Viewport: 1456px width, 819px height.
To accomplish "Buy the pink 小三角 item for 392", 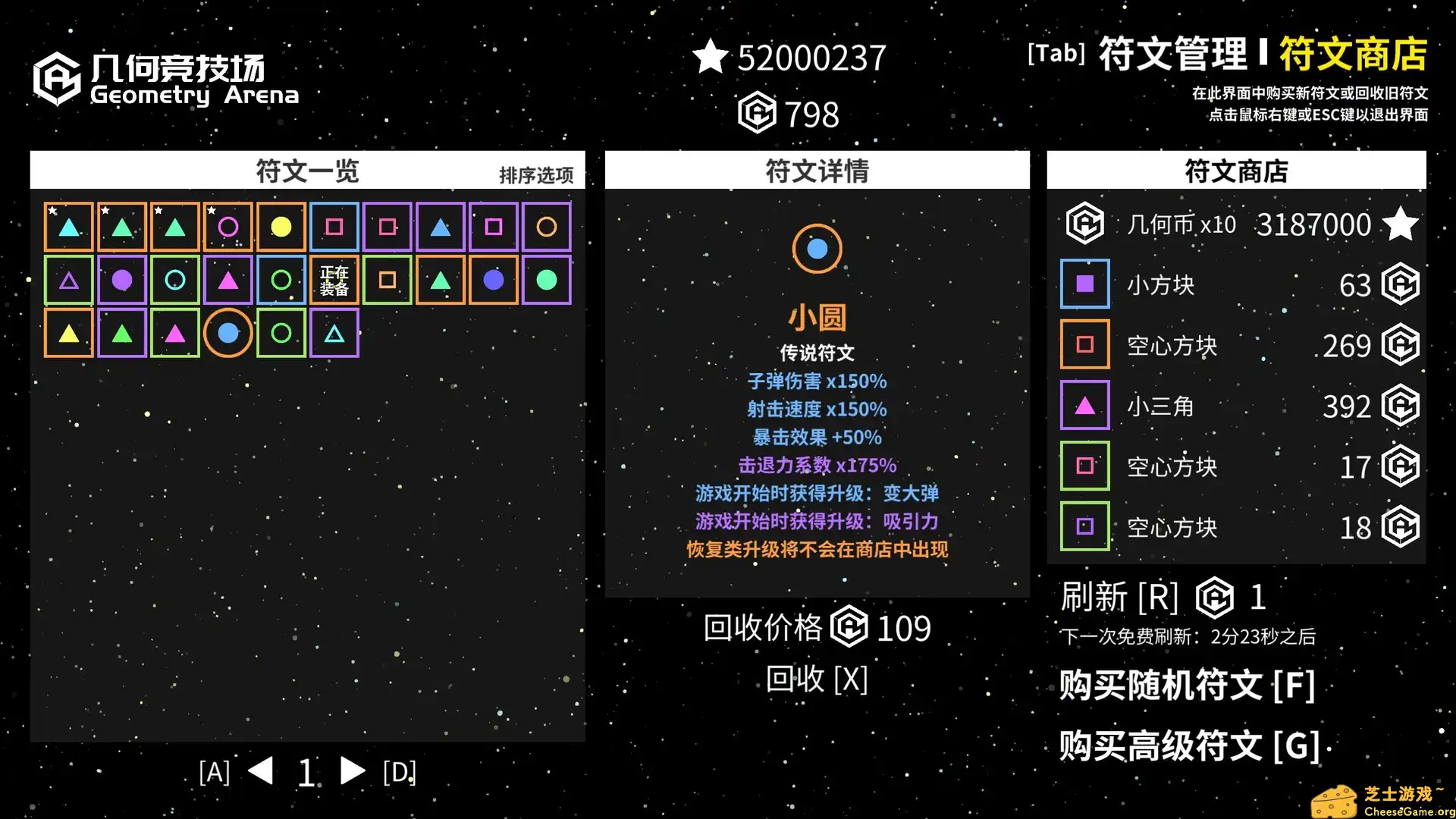I will (x=1236, y=406).
